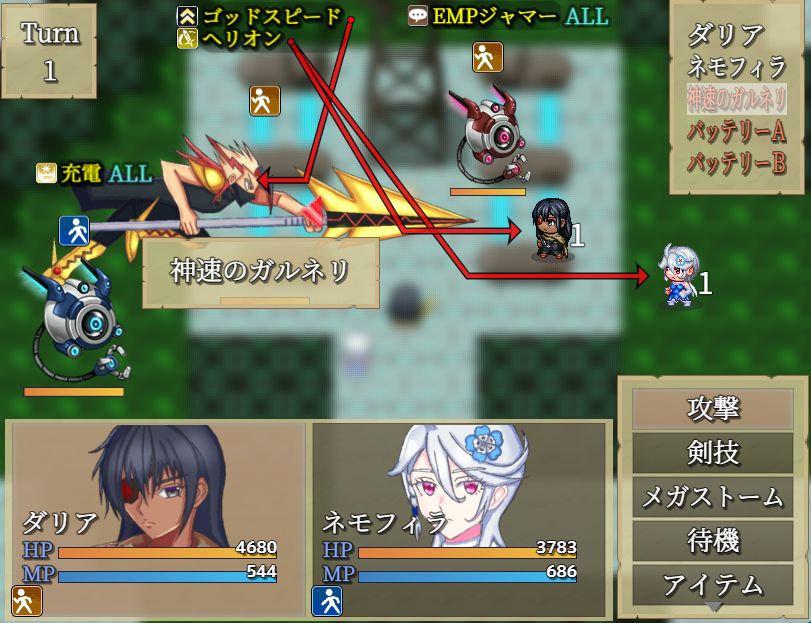
Task: Choose the 剣技 sword skill command
Action: 713,452
